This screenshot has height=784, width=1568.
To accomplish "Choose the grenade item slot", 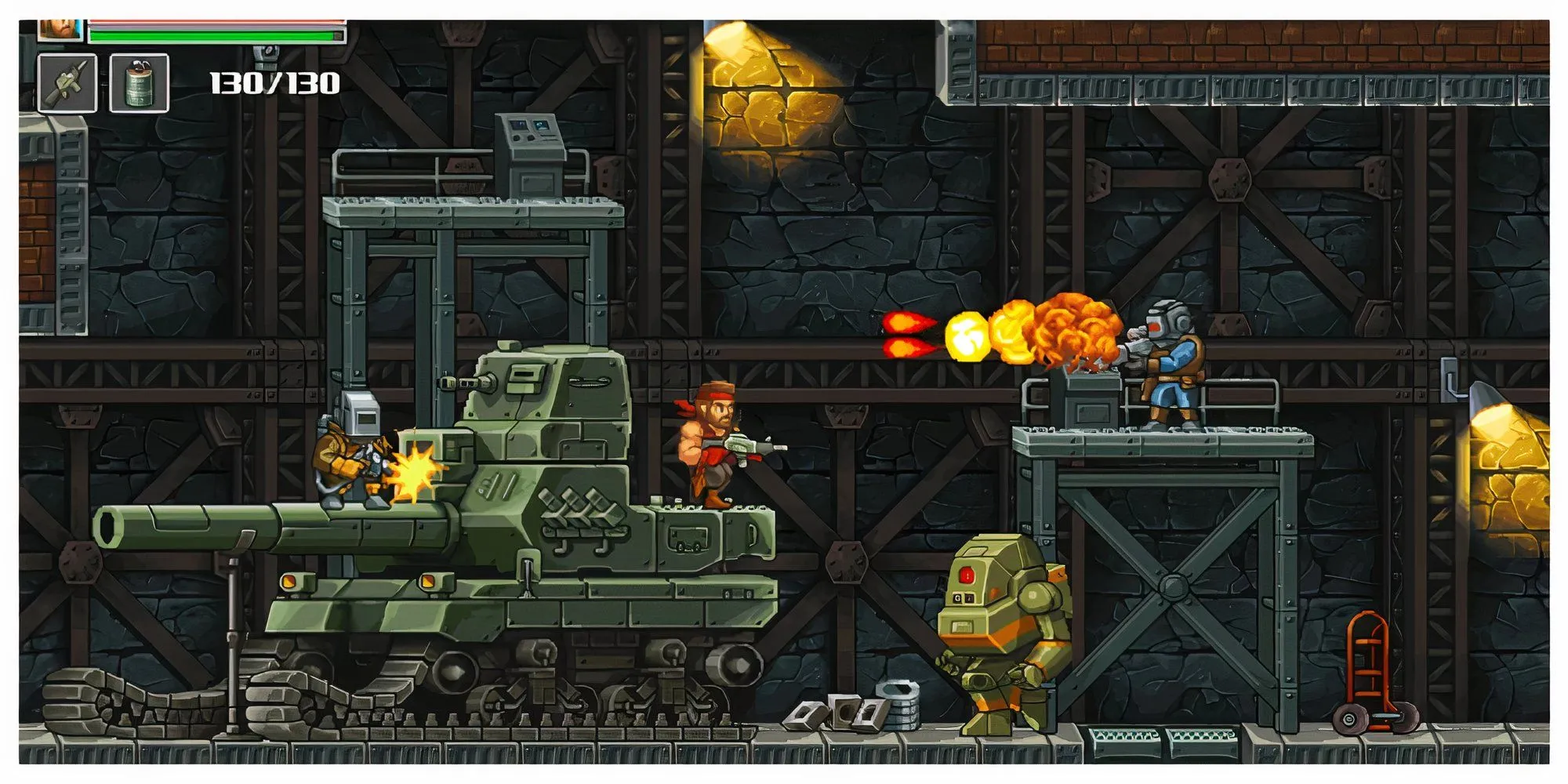I will [139, 83].
